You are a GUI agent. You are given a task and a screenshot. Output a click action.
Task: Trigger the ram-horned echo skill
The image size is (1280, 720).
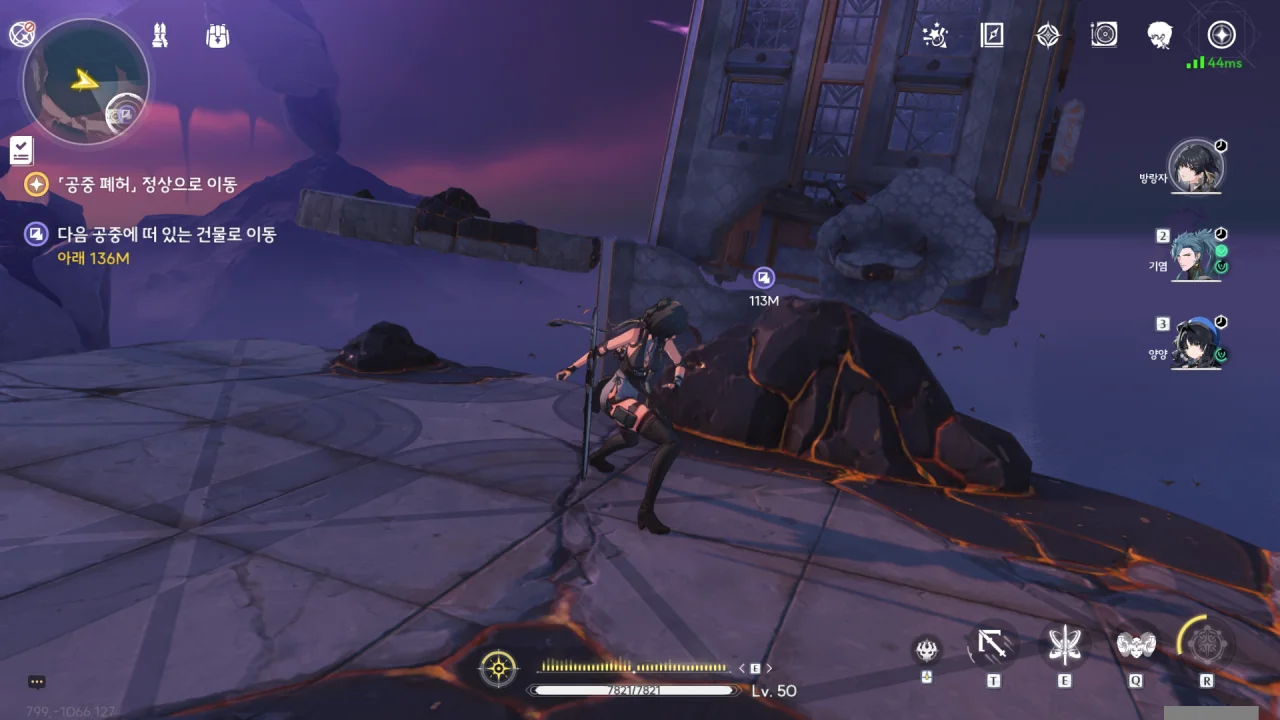tap(1135, 645)
